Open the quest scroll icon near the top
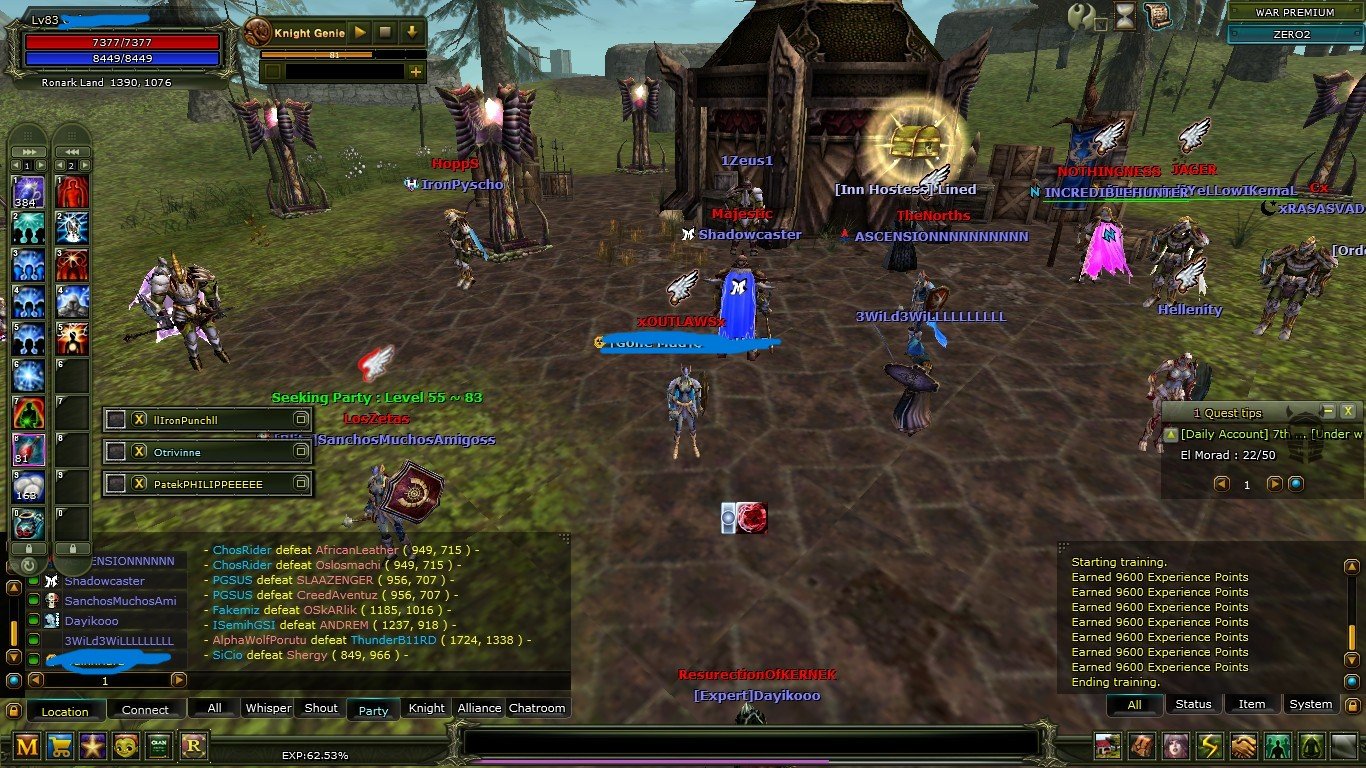Image resolution: width=1366 pixels, height=768 pixels. point(1158,15)
